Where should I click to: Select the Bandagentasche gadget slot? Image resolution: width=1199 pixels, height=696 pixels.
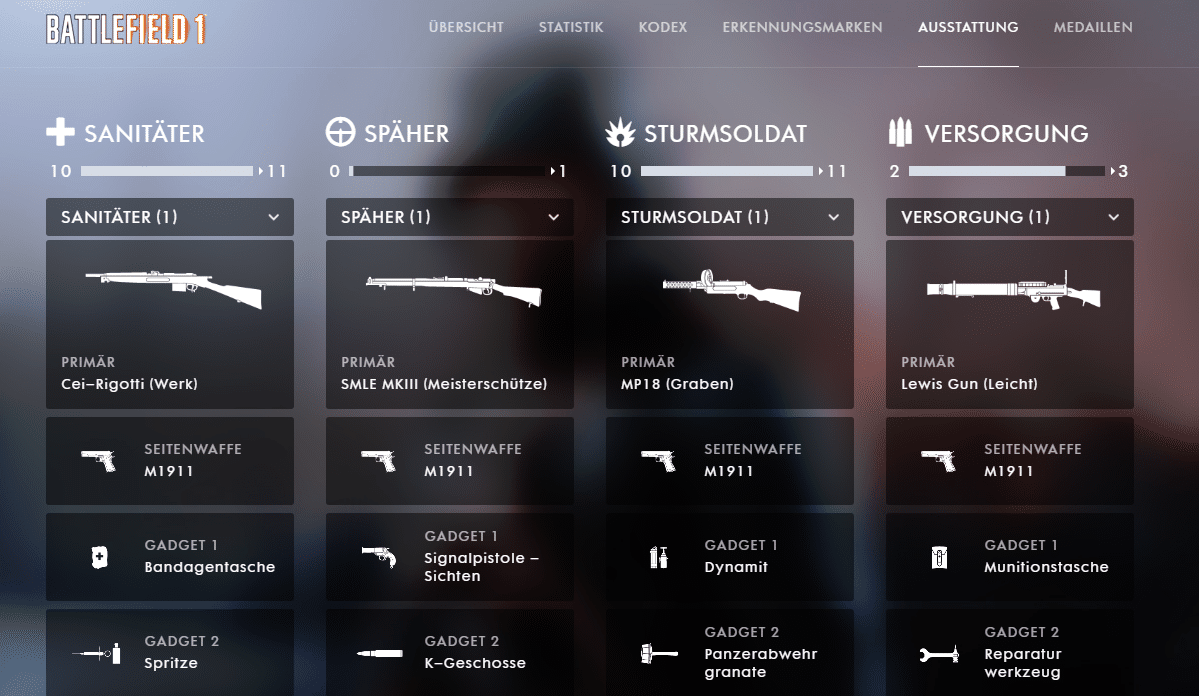(170, 557)
